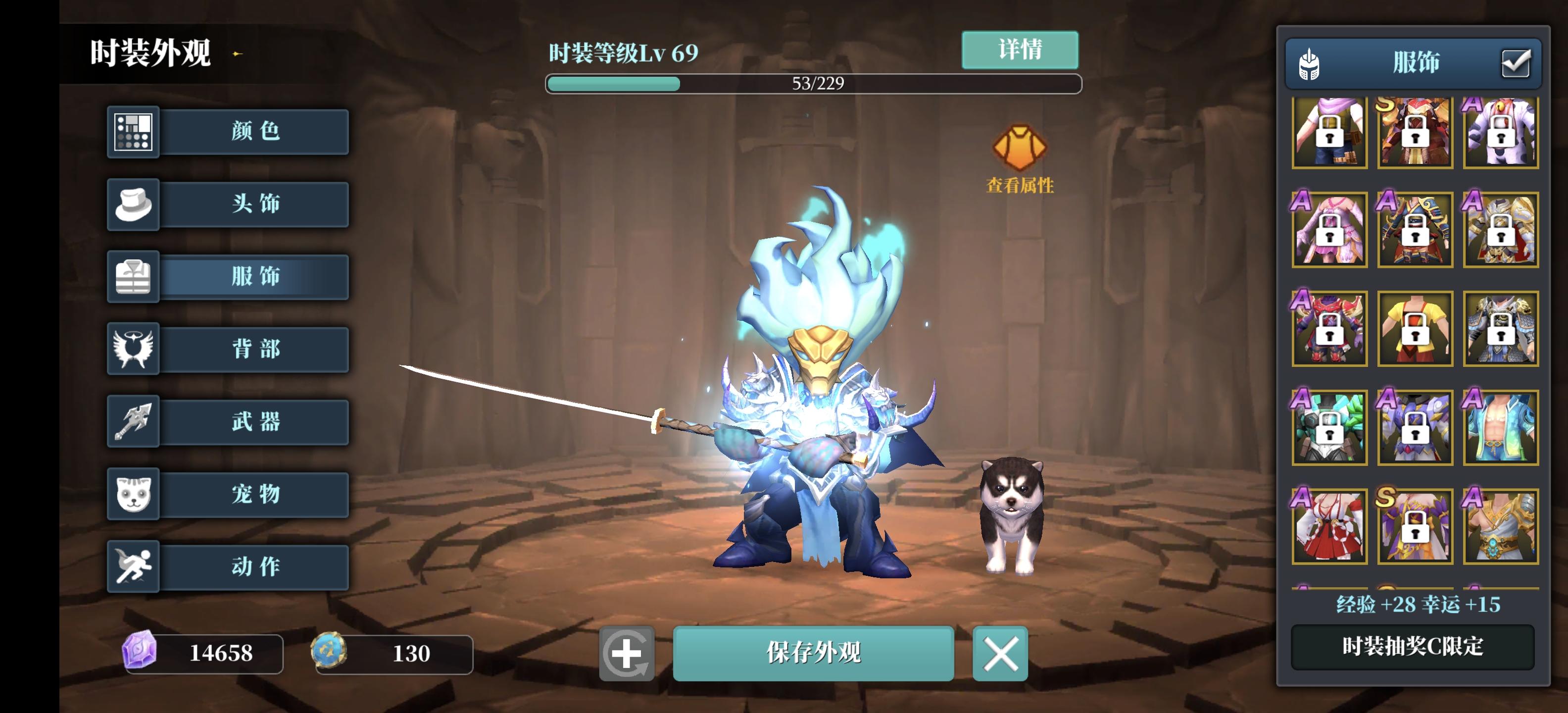
Task: Click the cat face 宠物 pet icon
Action: click(x=133, y=494)
